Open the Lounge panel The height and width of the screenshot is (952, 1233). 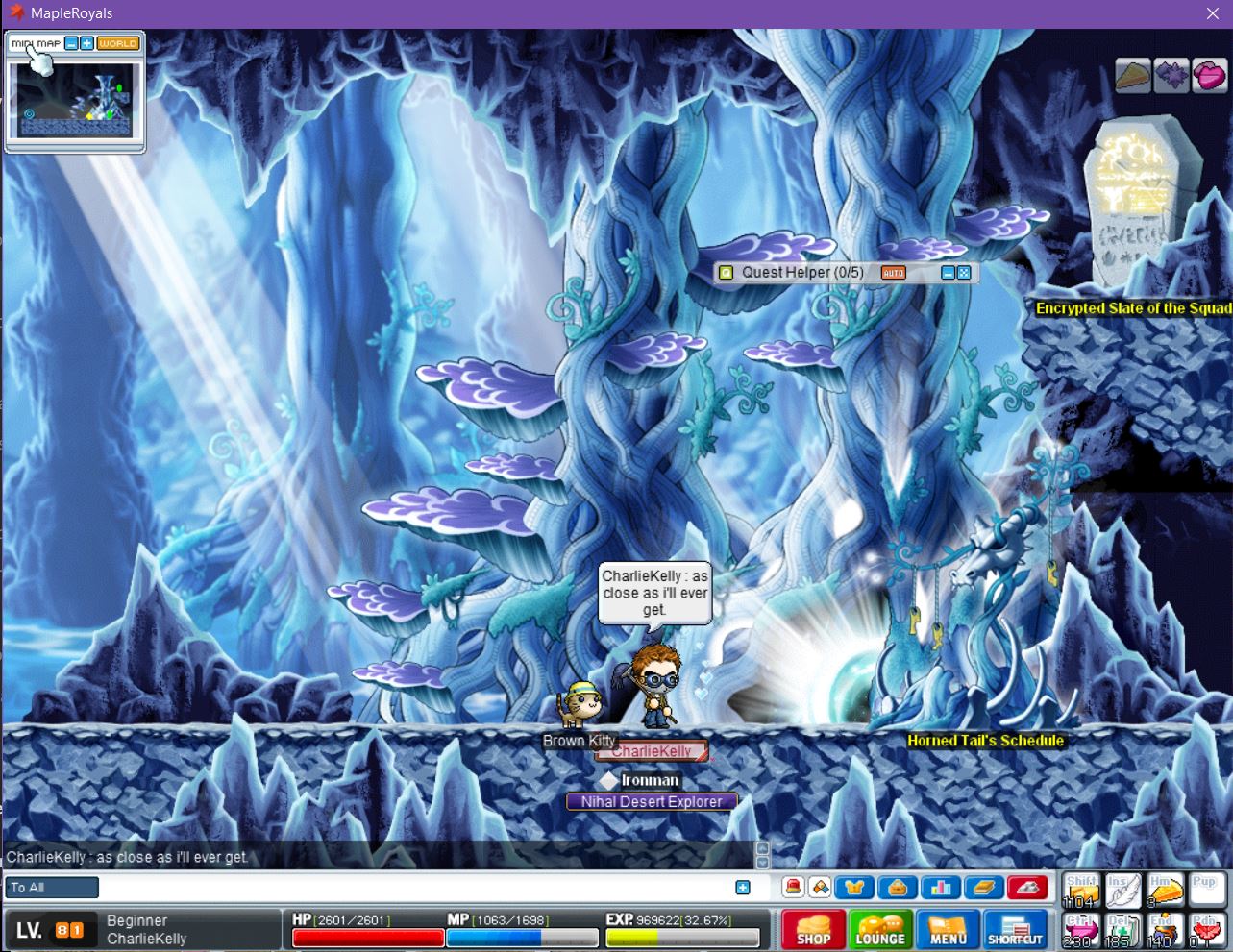880,930
